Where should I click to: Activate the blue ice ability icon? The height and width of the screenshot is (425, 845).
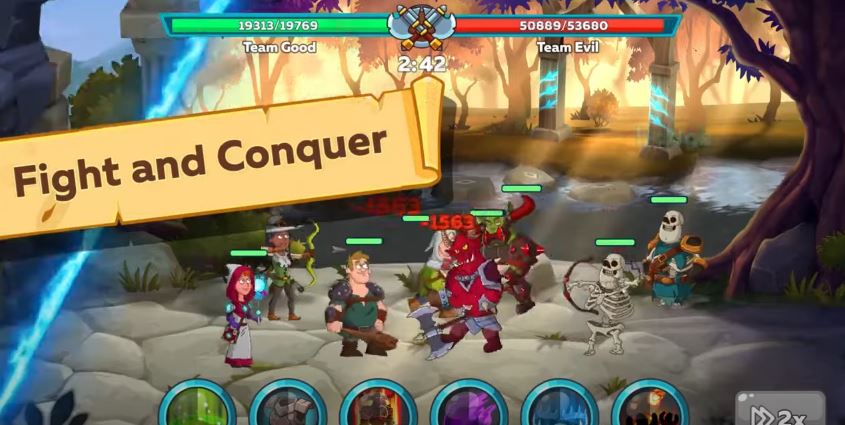pos(559,406)
